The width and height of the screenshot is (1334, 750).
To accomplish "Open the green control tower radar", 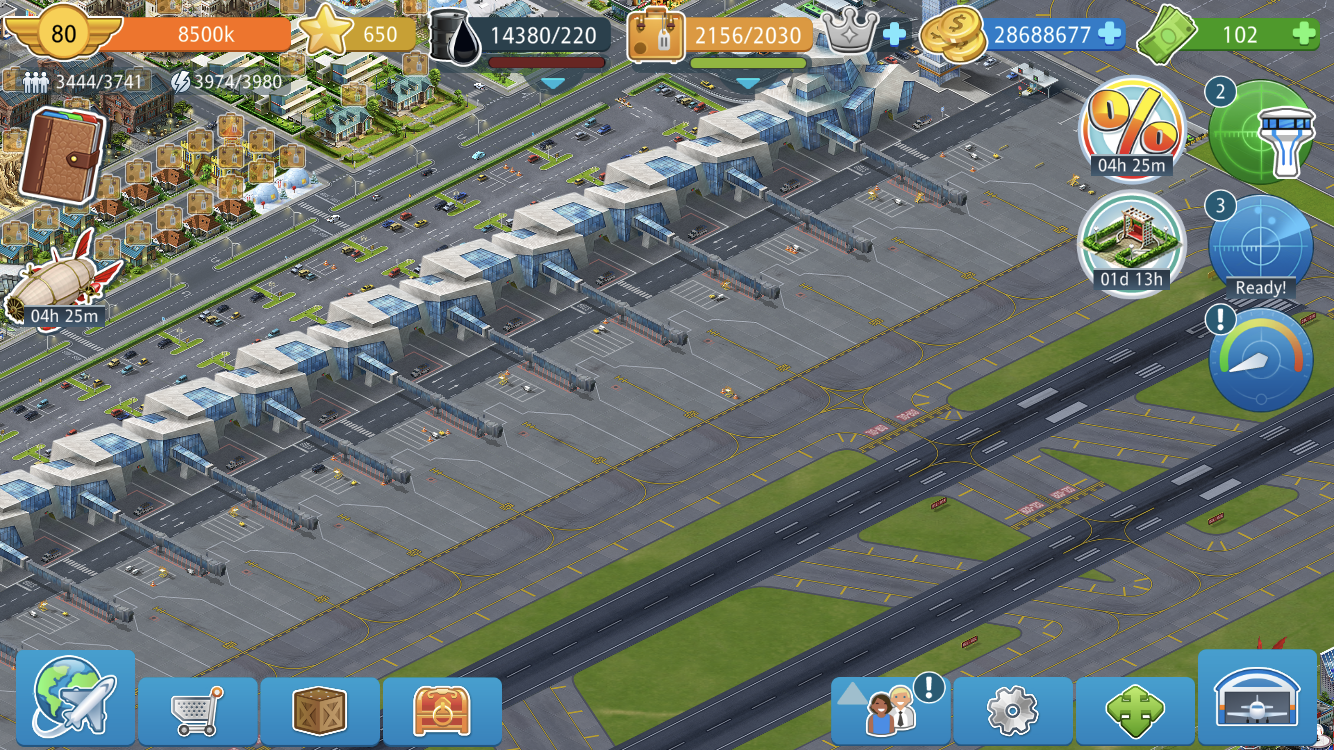I will (1262, 132).
